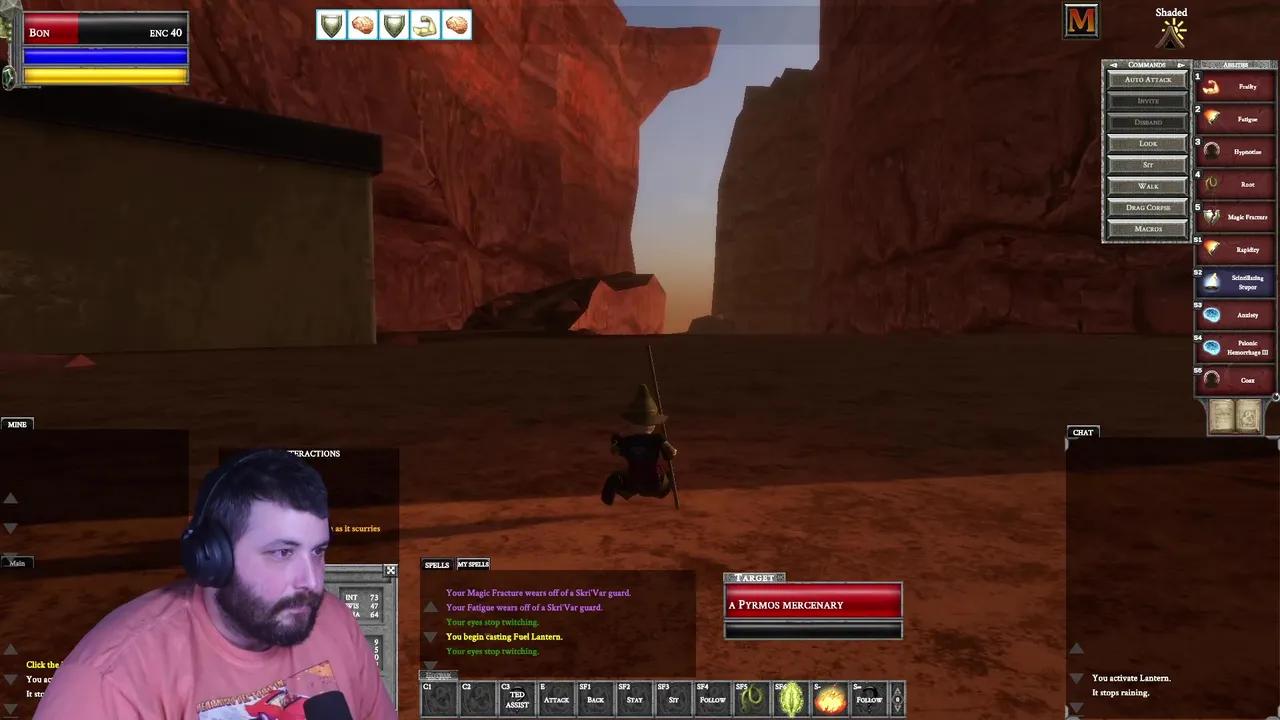This screenshot has width=1280, height=720.
Task: Open the Macros command menu
Action: [1146, 228]
